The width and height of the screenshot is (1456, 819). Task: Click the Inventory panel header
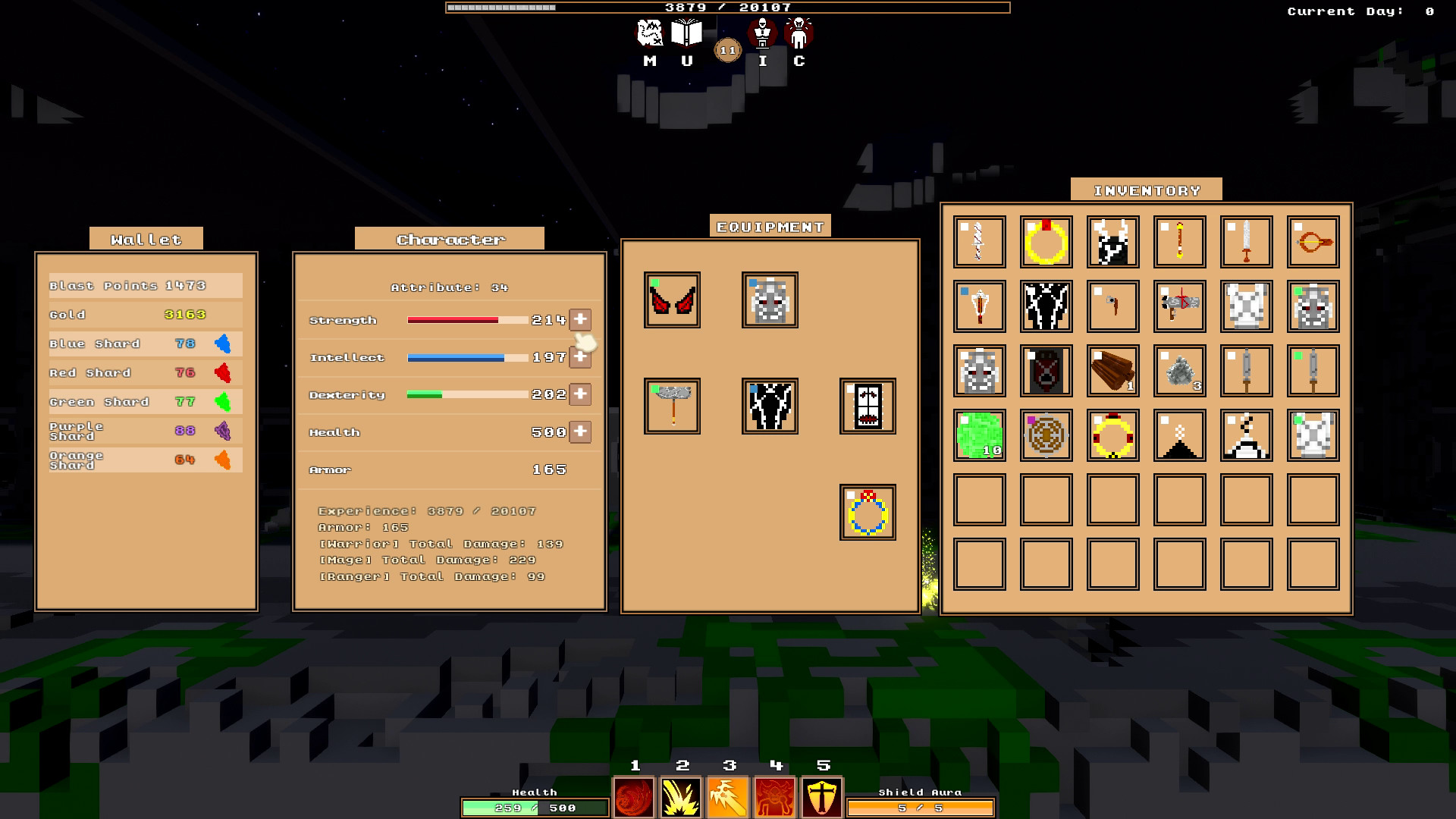(x=1147, y=190)
